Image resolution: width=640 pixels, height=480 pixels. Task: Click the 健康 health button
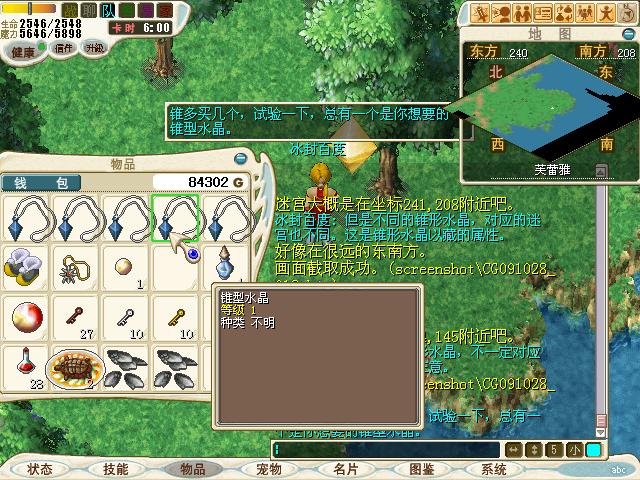[x=25, y=50]
